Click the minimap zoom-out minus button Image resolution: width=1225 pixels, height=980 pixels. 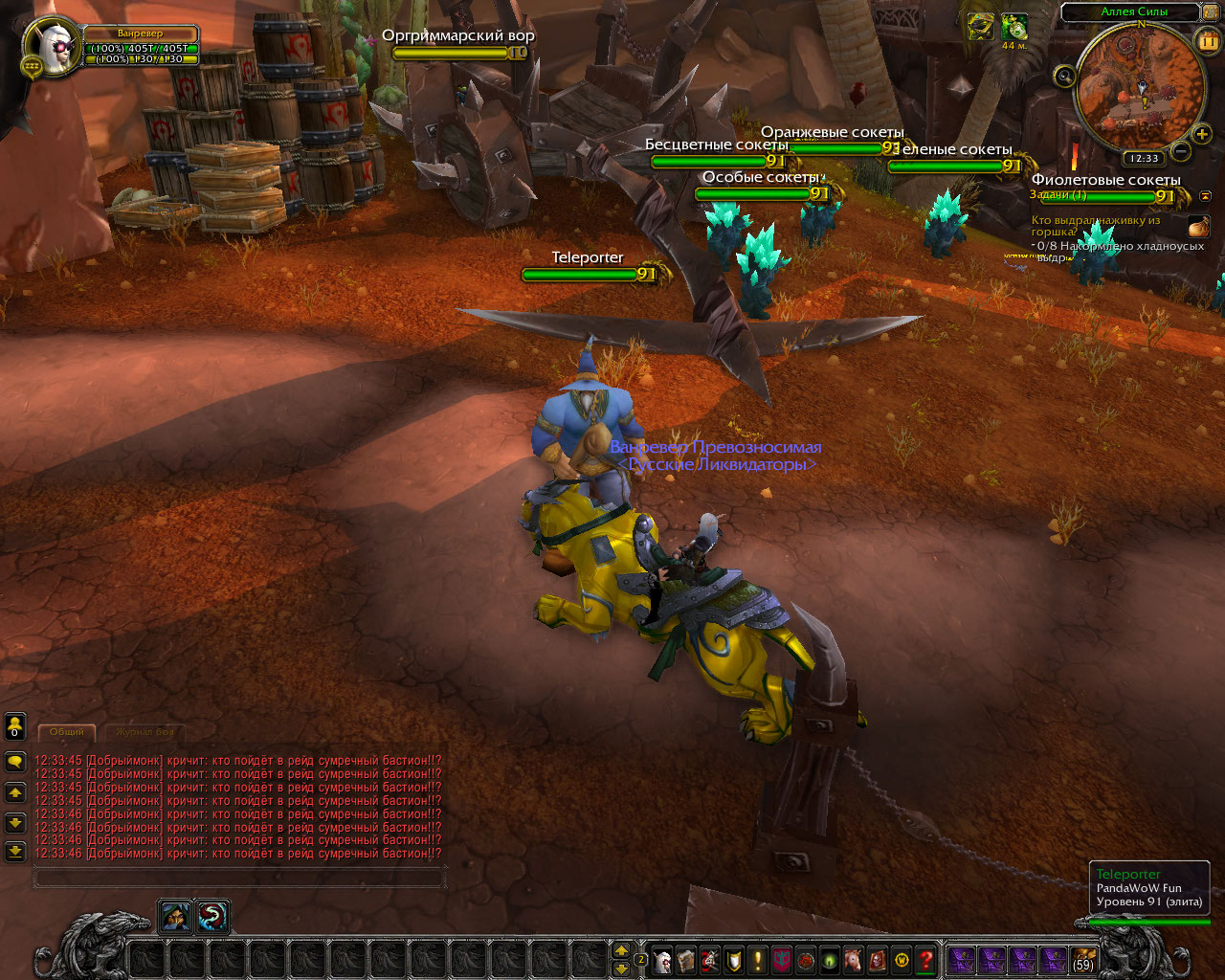tap(1181, 151)
